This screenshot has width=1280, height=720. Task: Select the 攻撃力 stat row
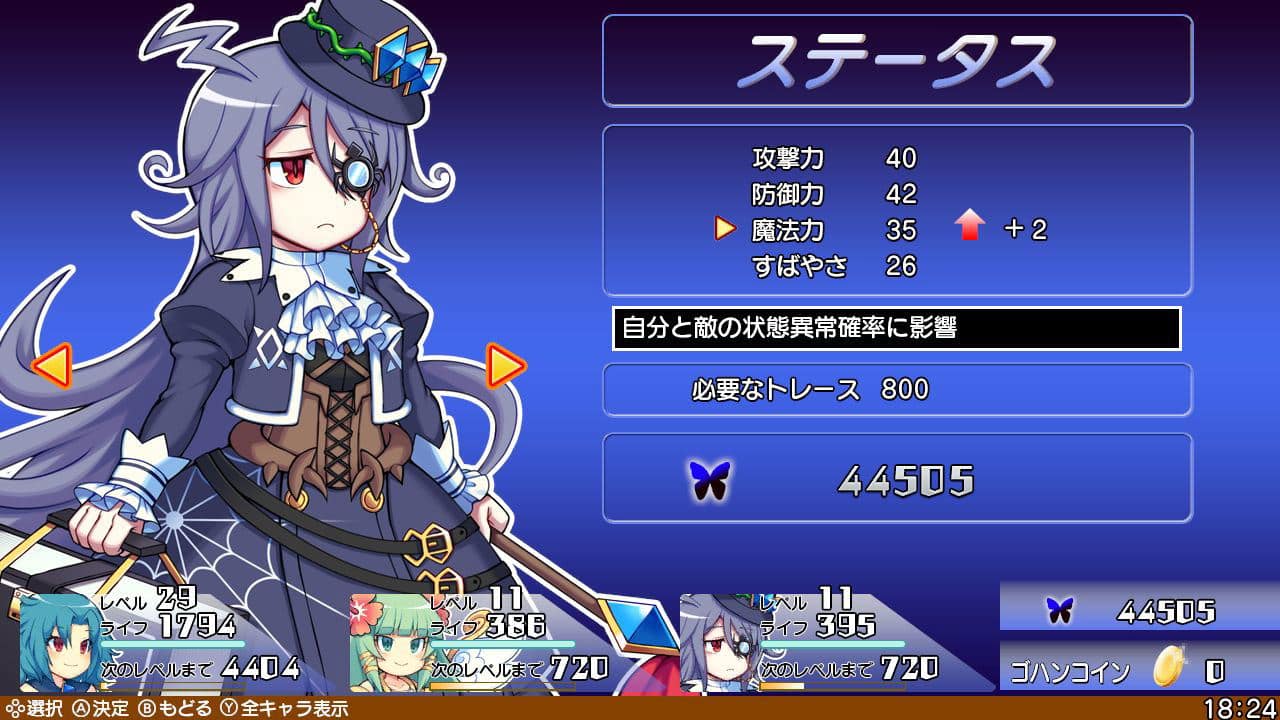[834, 158]
